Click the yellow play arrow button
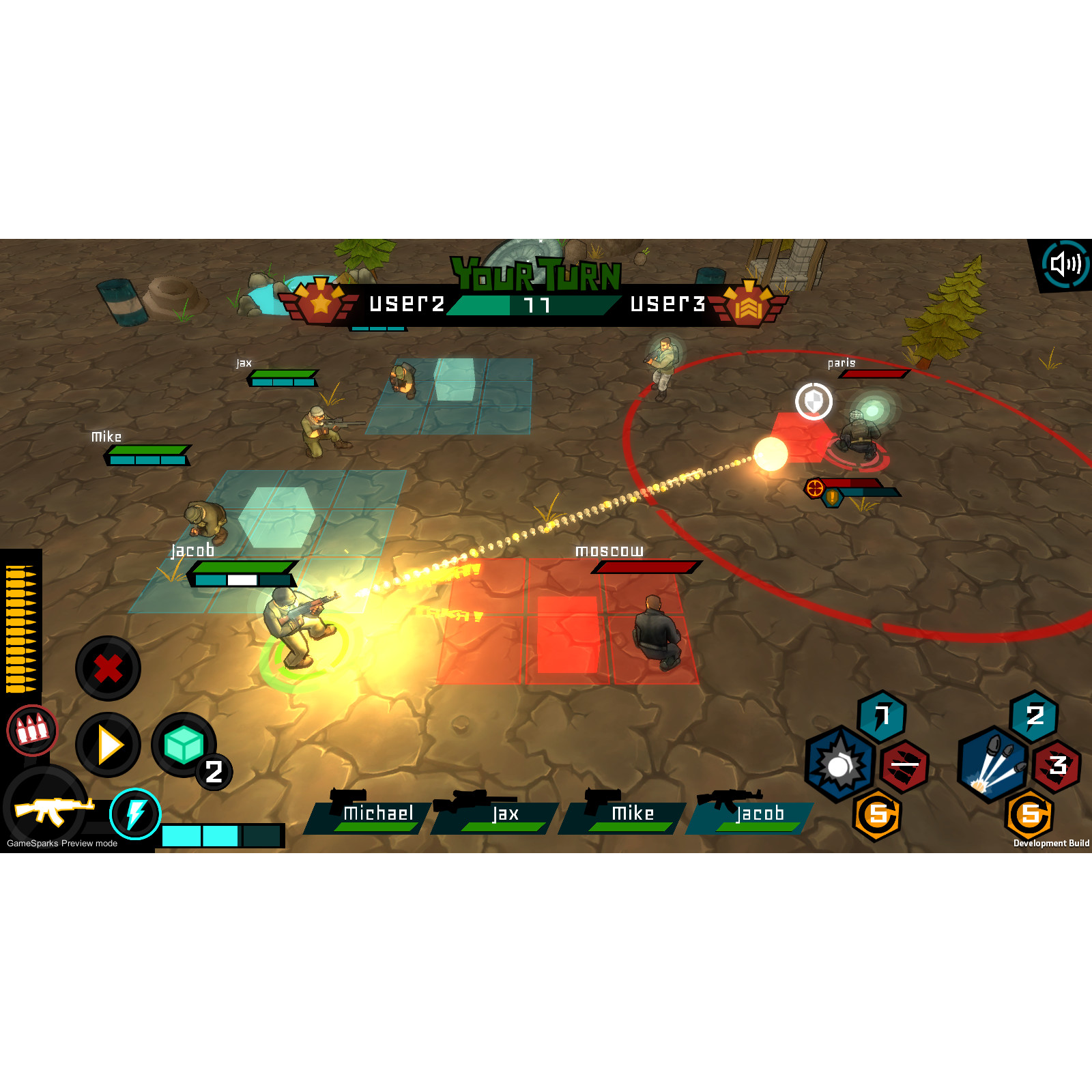The width and height of the screenshot is (1092, 1092). pyautogui.click(x=108, y=745)
